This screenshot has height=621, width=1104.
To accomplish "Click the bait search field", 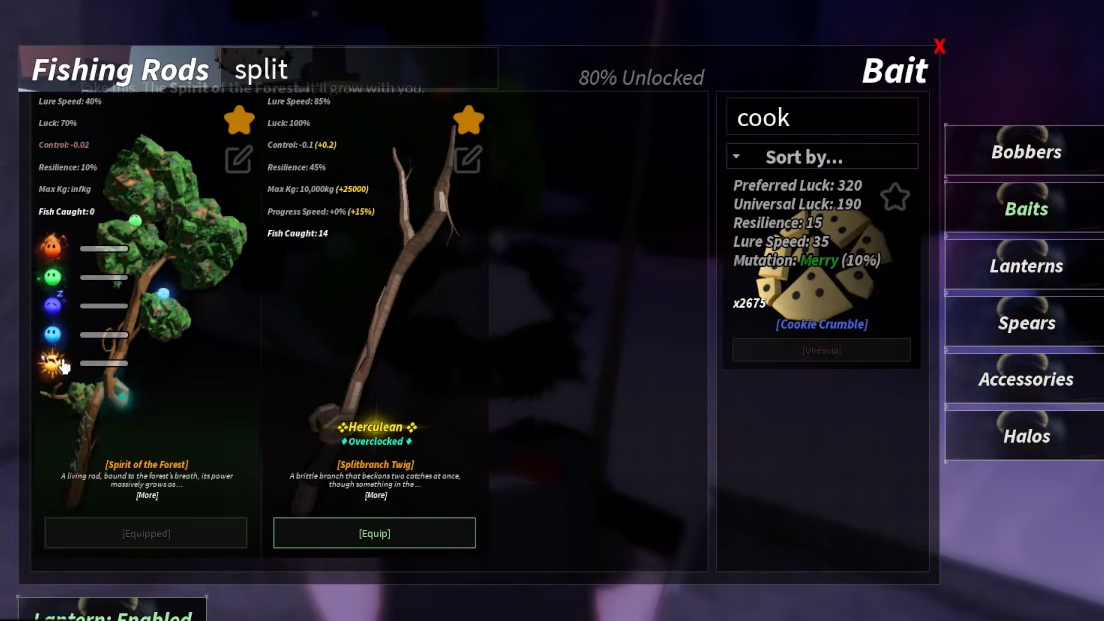I will [x=821, y=117].
